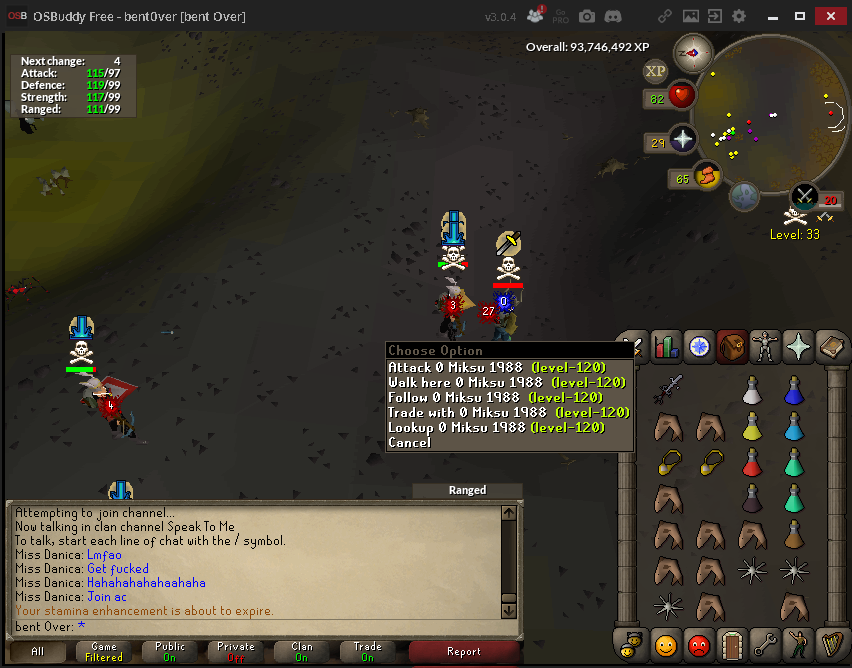The width and height of the screenshot is (852, 668).
Task: Open the Skills tab with bar-chart icon
Action: tap(666, 347)
